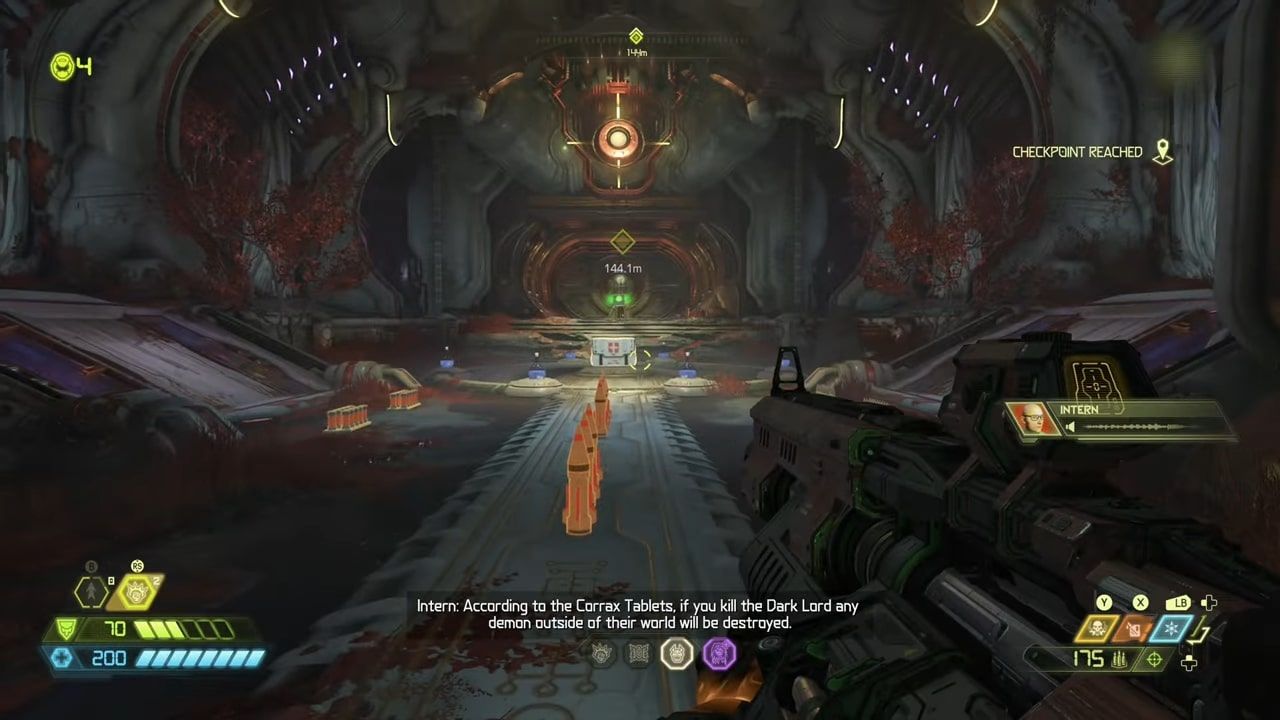Click the map pin beside Checkpoint Reached
Screen dimensions: 1280x720
[x=1162, y=151]
